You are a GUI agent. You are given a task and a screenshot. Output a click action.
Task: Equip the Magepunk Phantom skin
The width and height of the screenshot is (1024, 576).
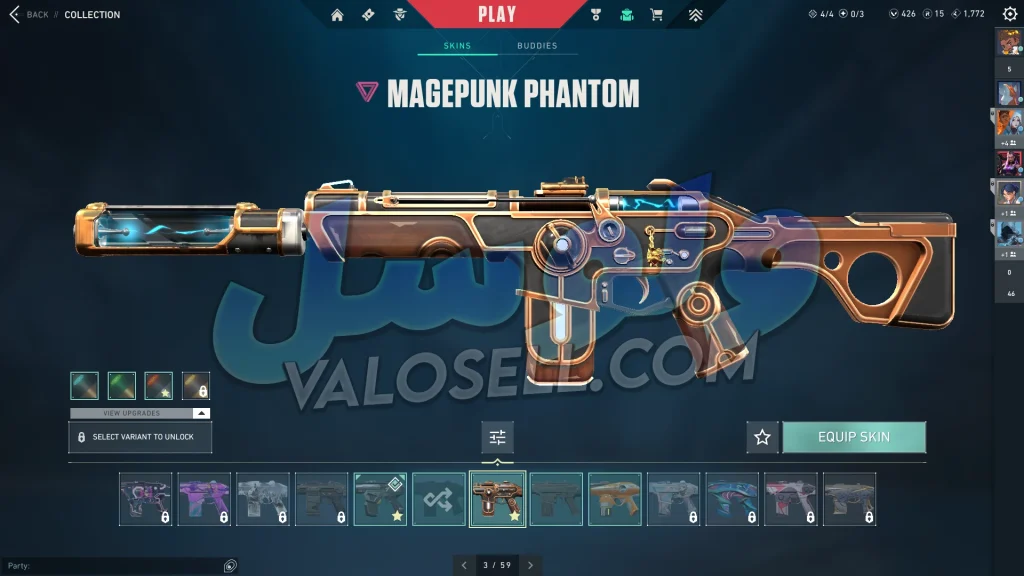click(853, 437)
